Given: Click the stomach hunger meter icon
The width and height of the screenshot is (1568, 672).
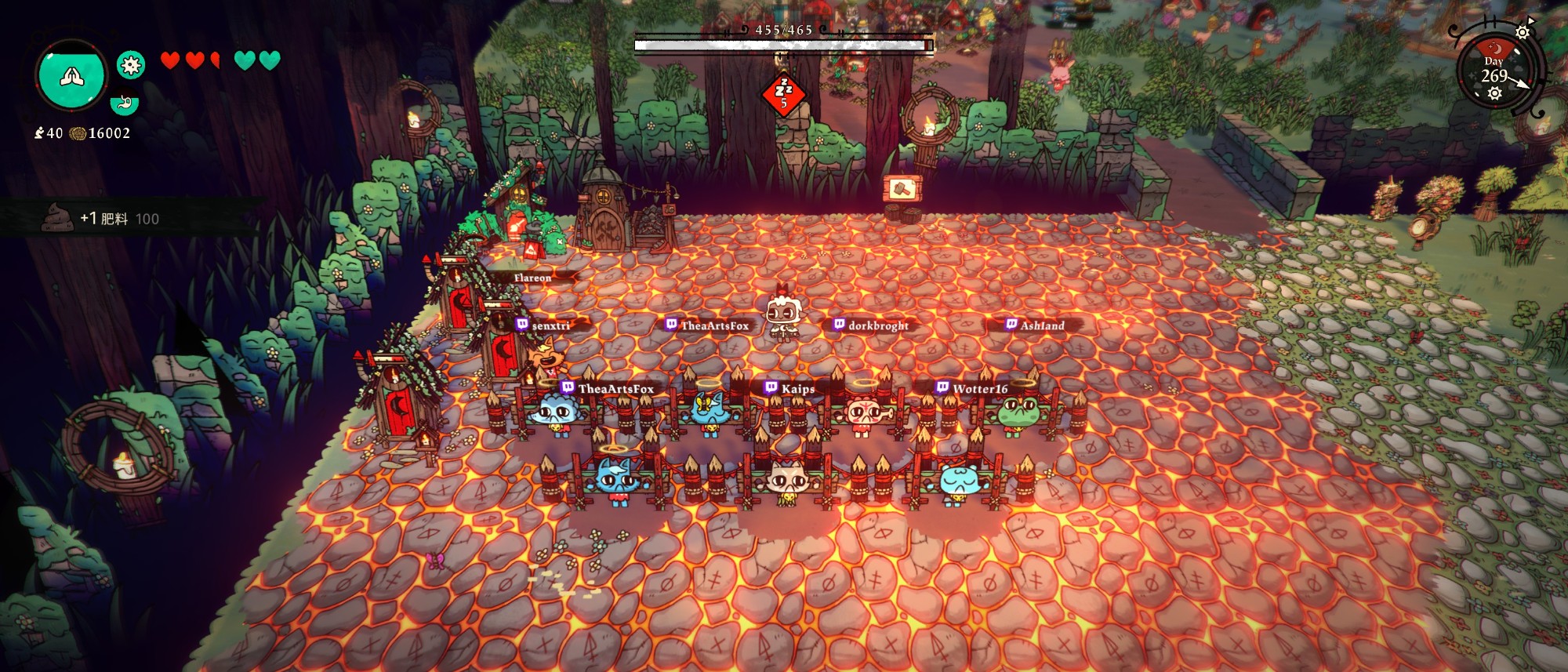Looking at the screenshot, I should point(124,104).
